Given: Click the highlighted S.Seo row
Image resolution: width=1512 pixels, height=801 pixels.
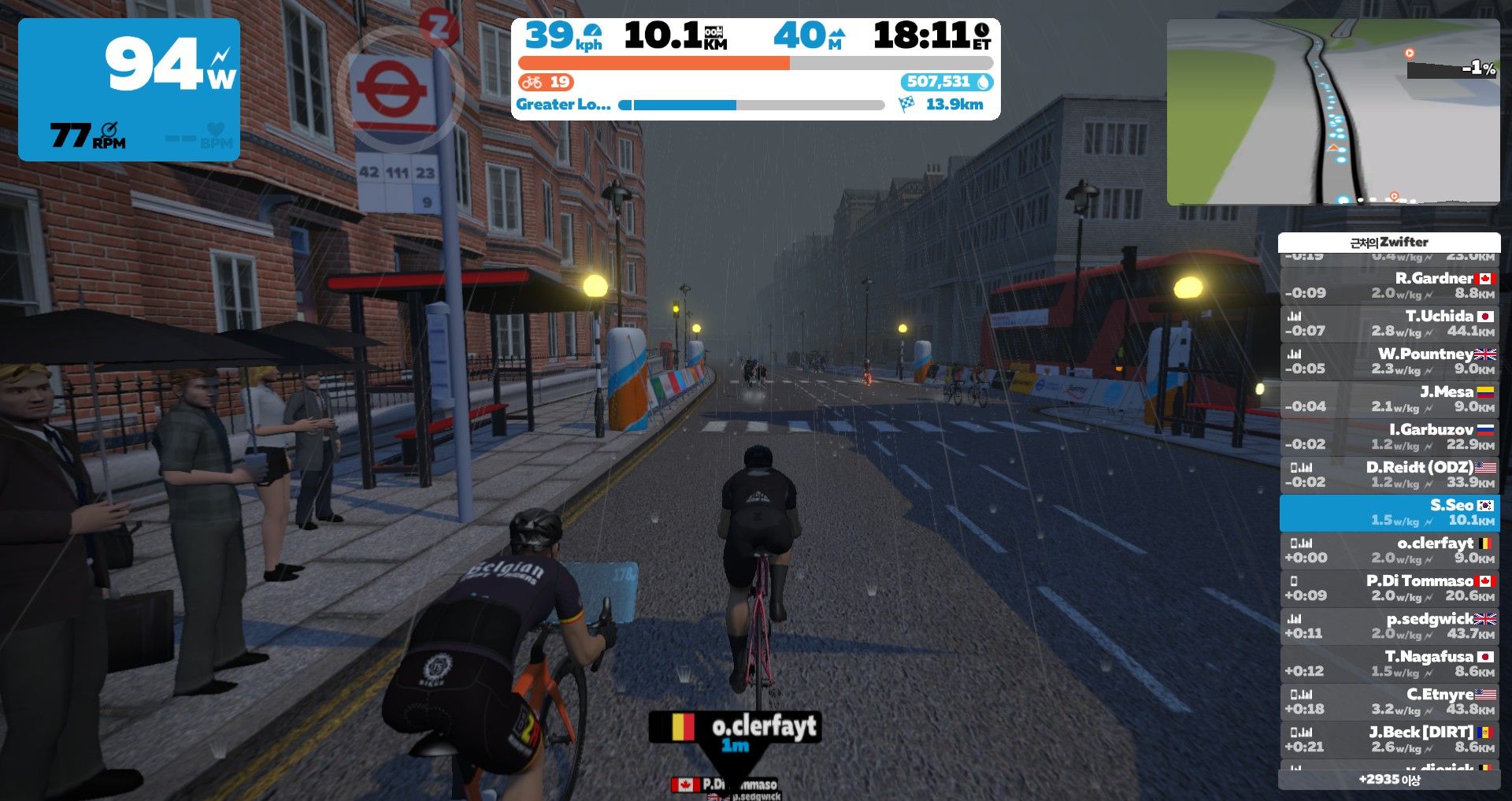Looking at the screenshot, I should point(1389,512).
